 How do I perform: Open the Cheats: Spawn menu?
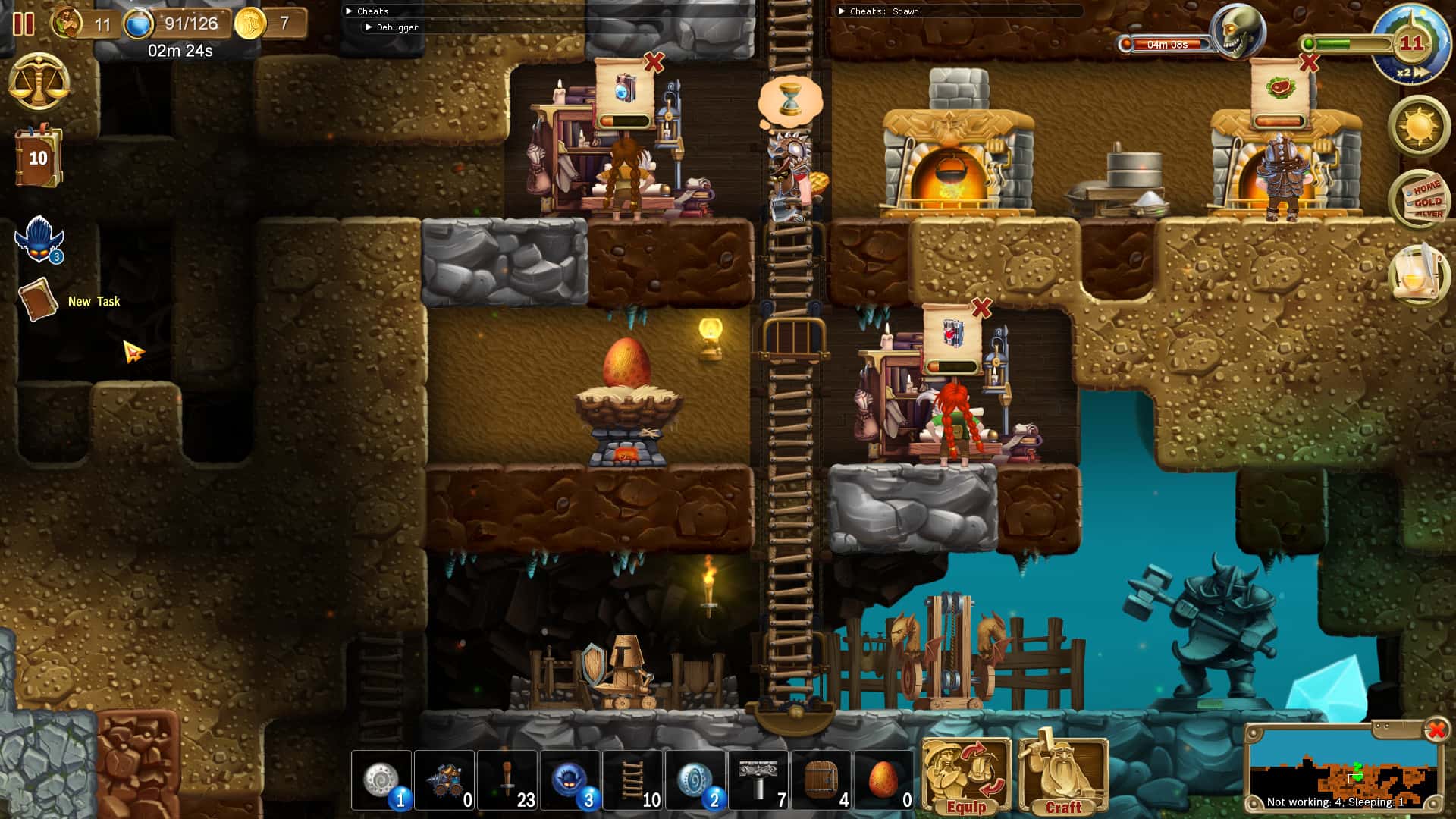[880, 11]
